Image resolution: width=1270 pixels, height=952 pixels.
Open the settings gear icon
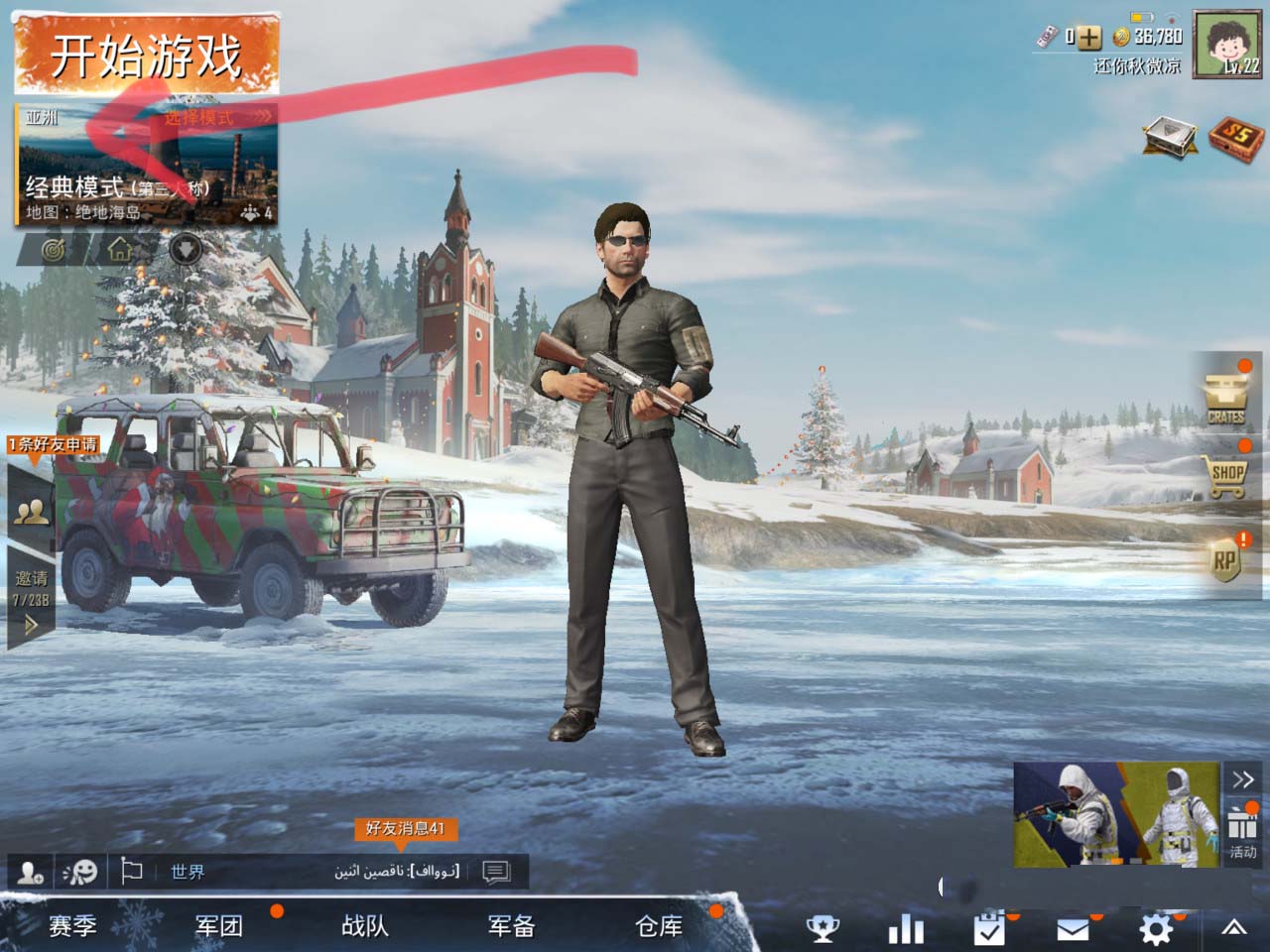1155,929
